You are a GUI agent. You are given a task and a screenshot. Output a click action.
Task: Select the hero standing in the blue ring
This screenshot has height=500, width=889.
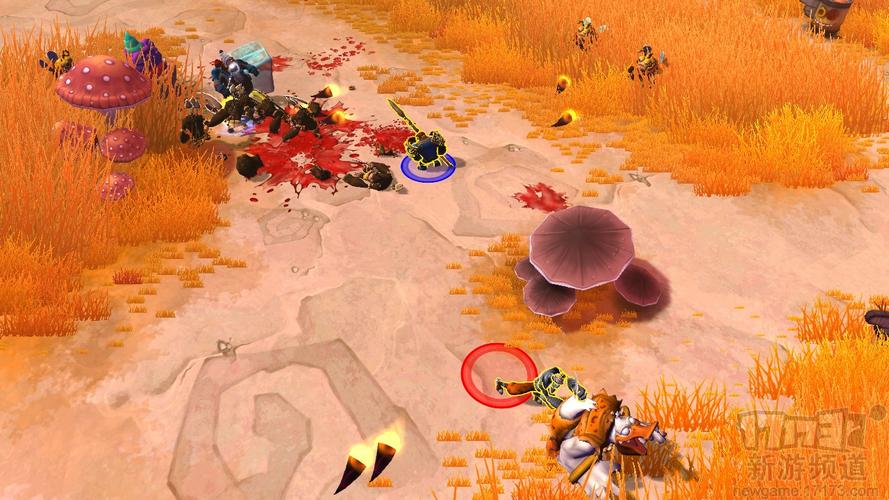[x=427, y=148]
